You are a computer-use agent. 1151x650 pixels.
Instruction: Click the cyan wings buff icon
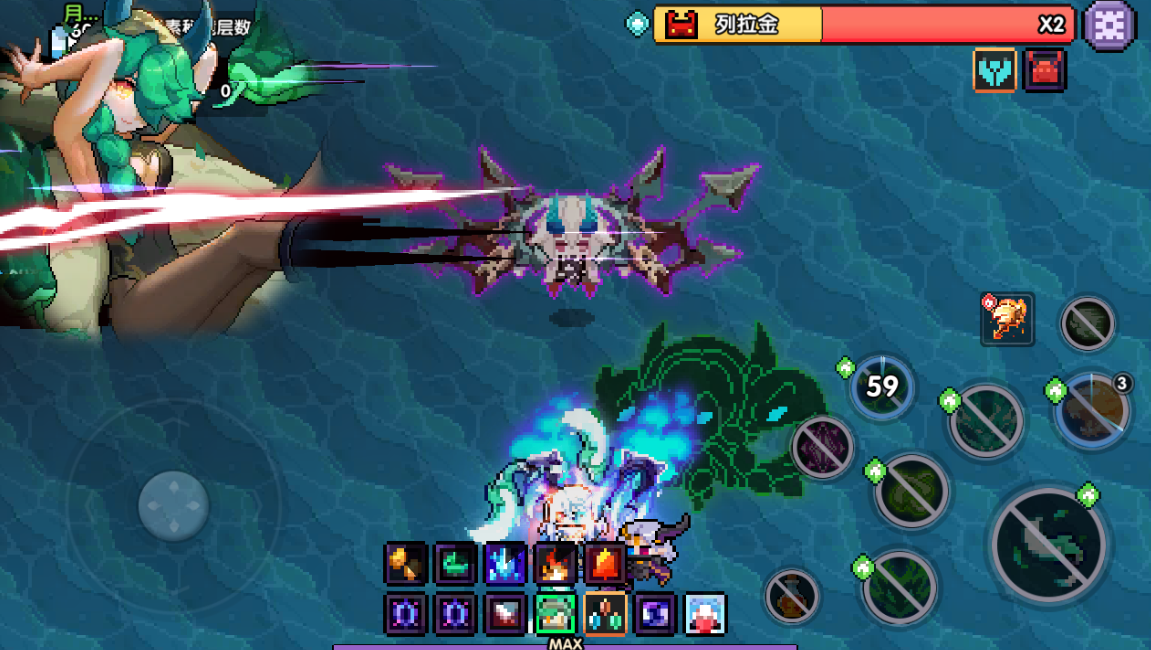point(995,70)
